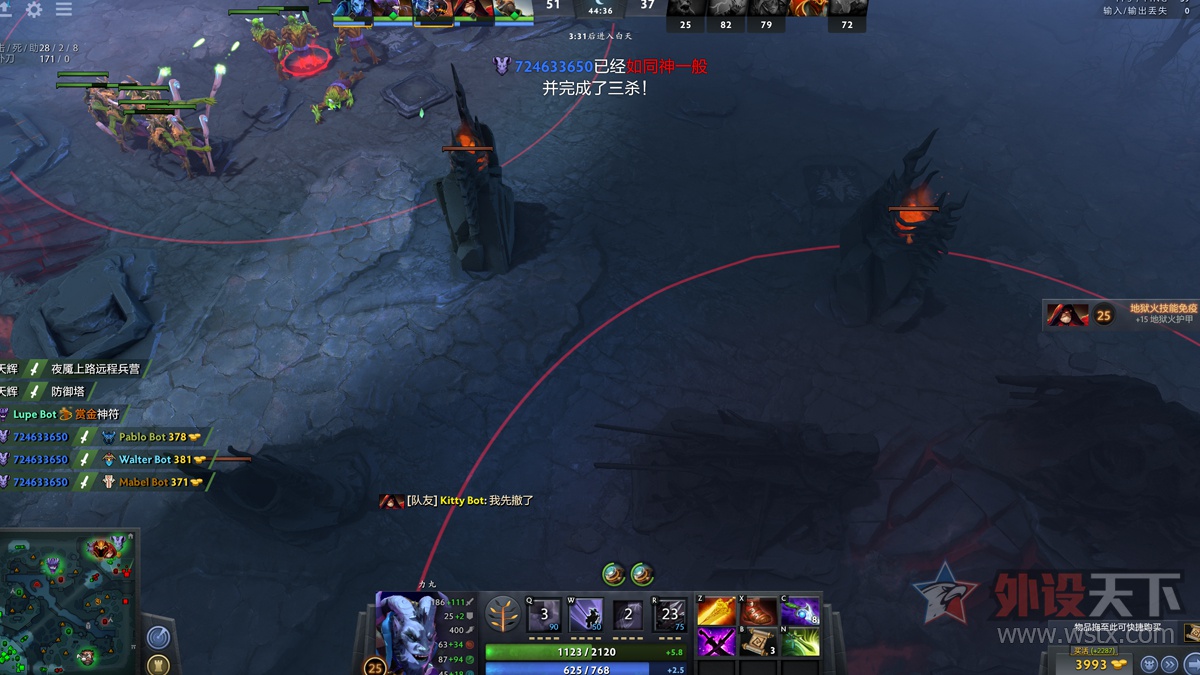Image resolution: width=1200 pixels, height=675 pixels.
Task: Select the red boots item slot
Action: (759, 611)
